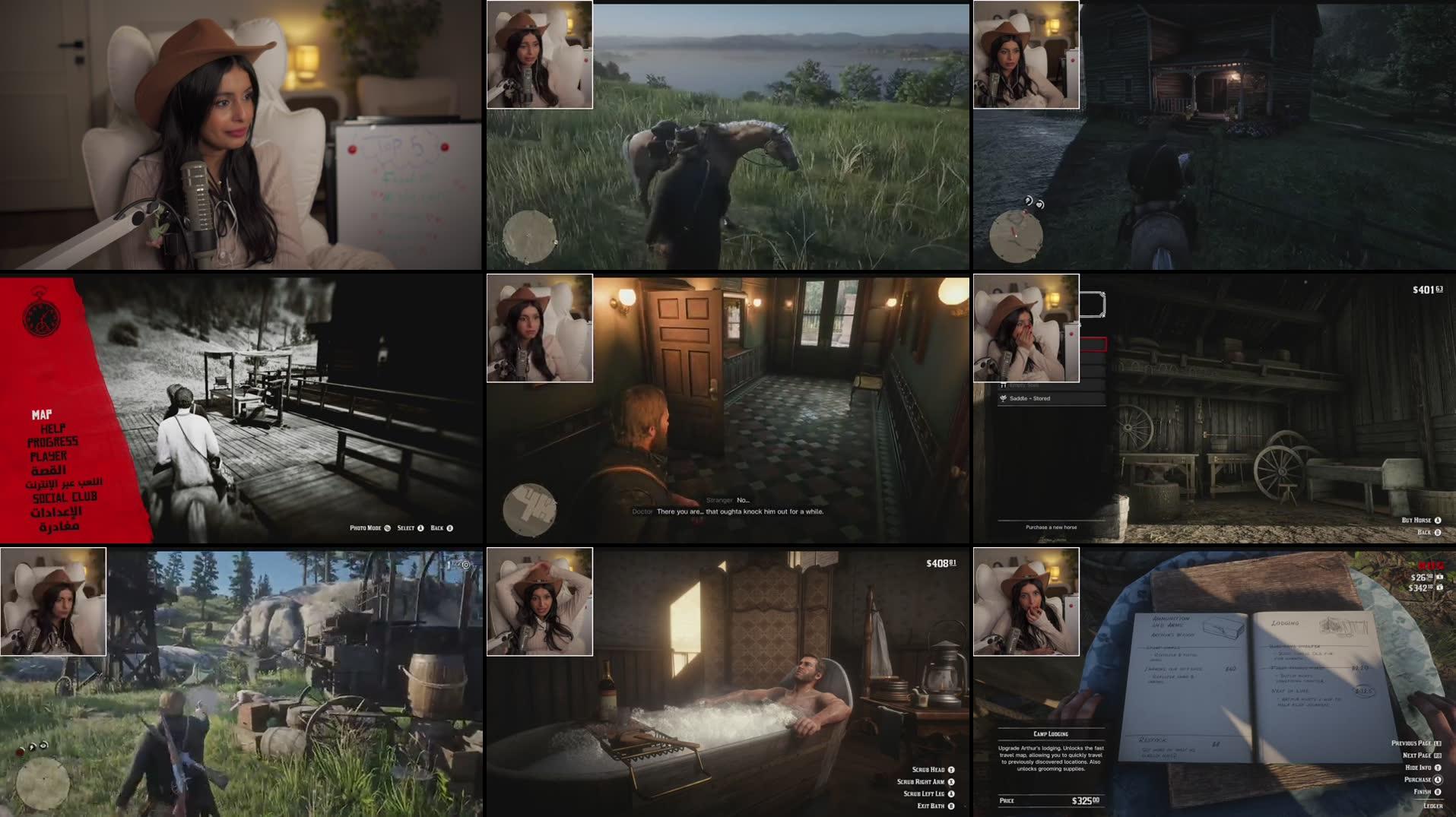Click the minimap compass in the horse field scene
Viewport: 1456px width, 817px height.
click(528, 236)
